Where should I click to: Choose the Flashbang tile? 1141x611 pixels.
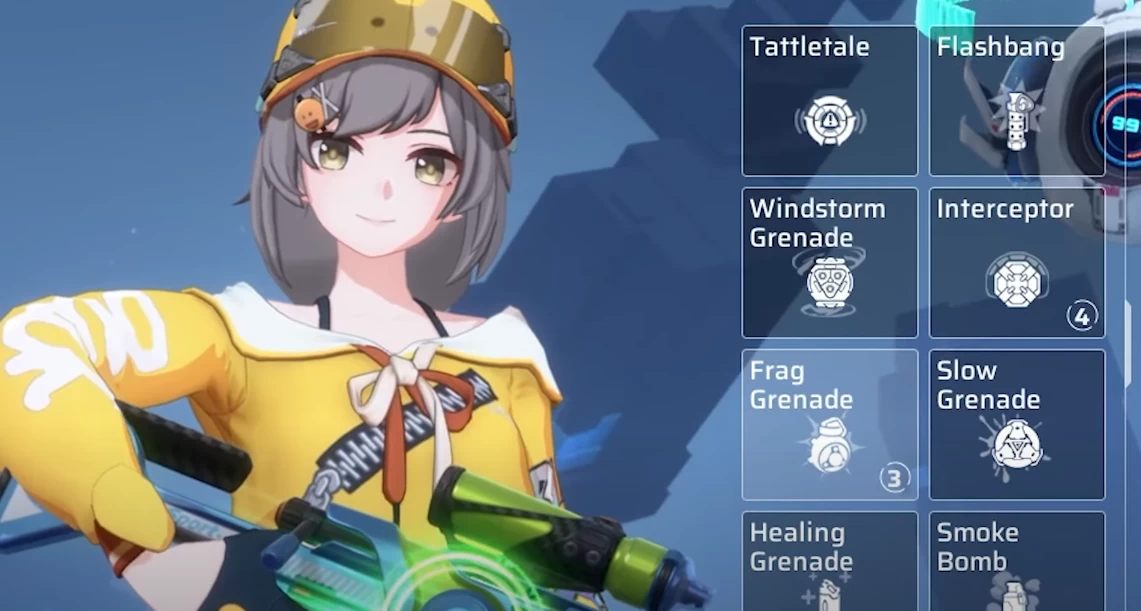[1016, 101]
